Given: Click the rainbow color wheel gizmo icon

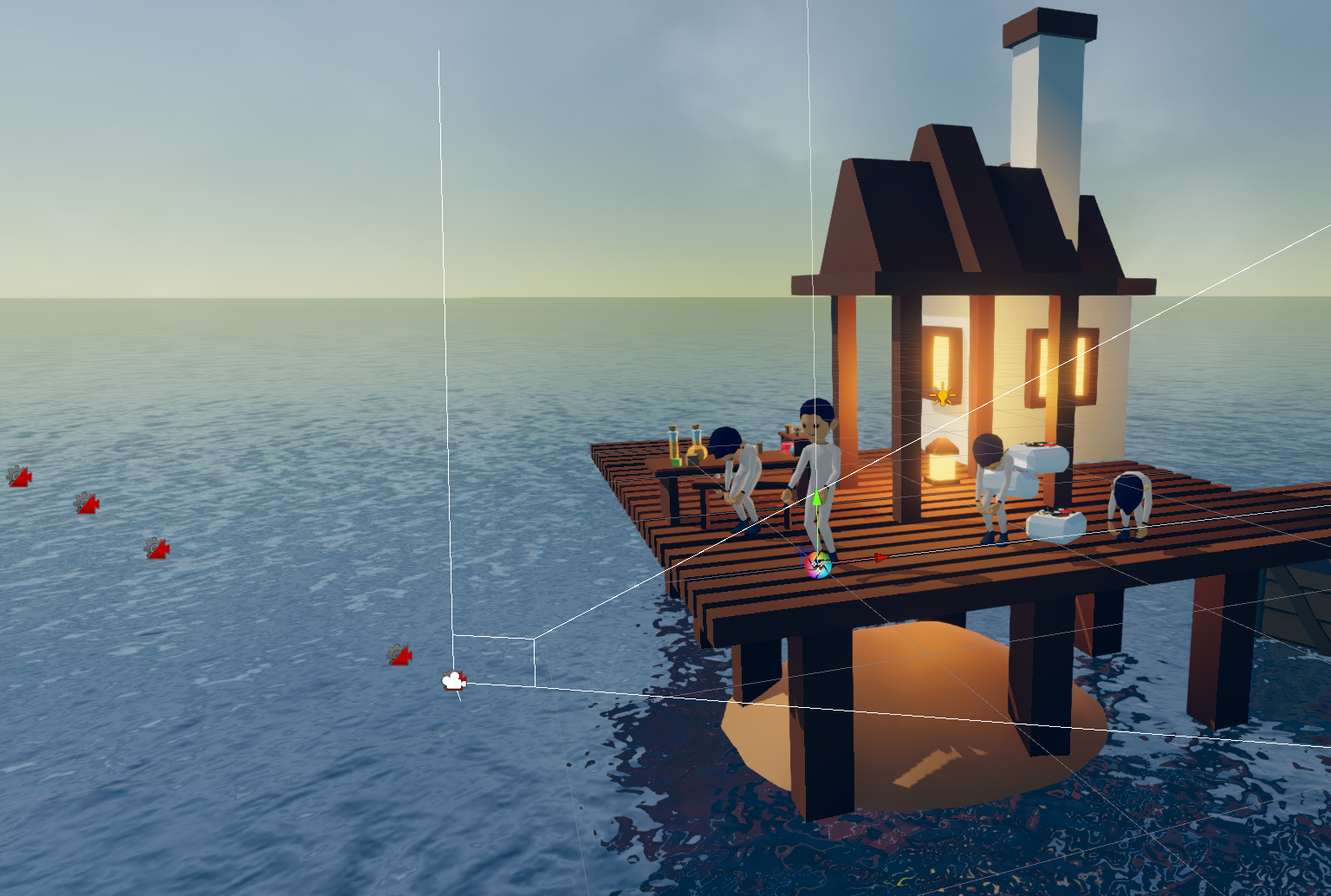Looking at the screenshot, I should [818, 565].
